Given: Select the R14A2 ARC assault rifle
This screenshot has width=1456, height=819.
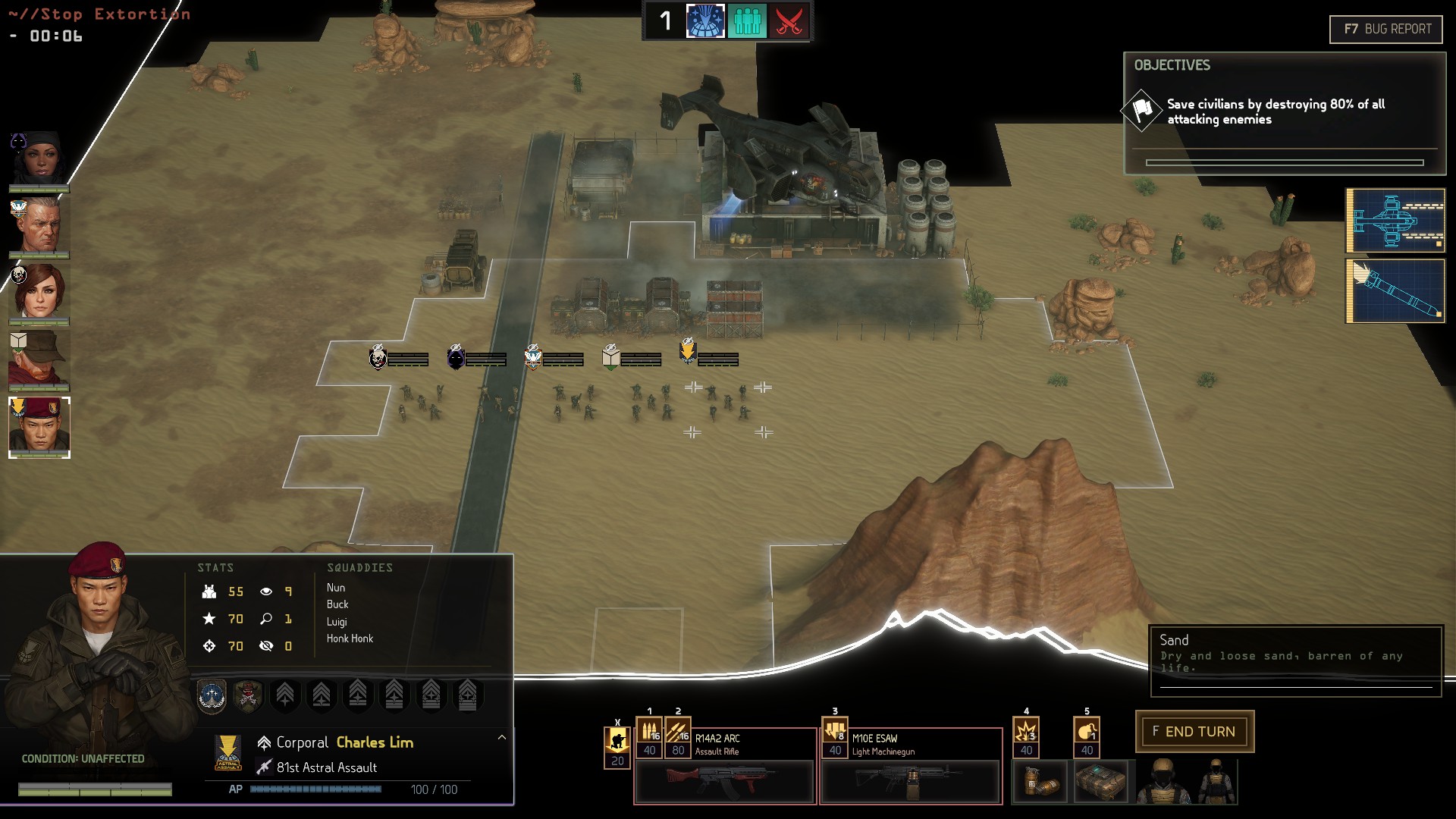Looking at the screenshot, I should click(x=724, y=782).
